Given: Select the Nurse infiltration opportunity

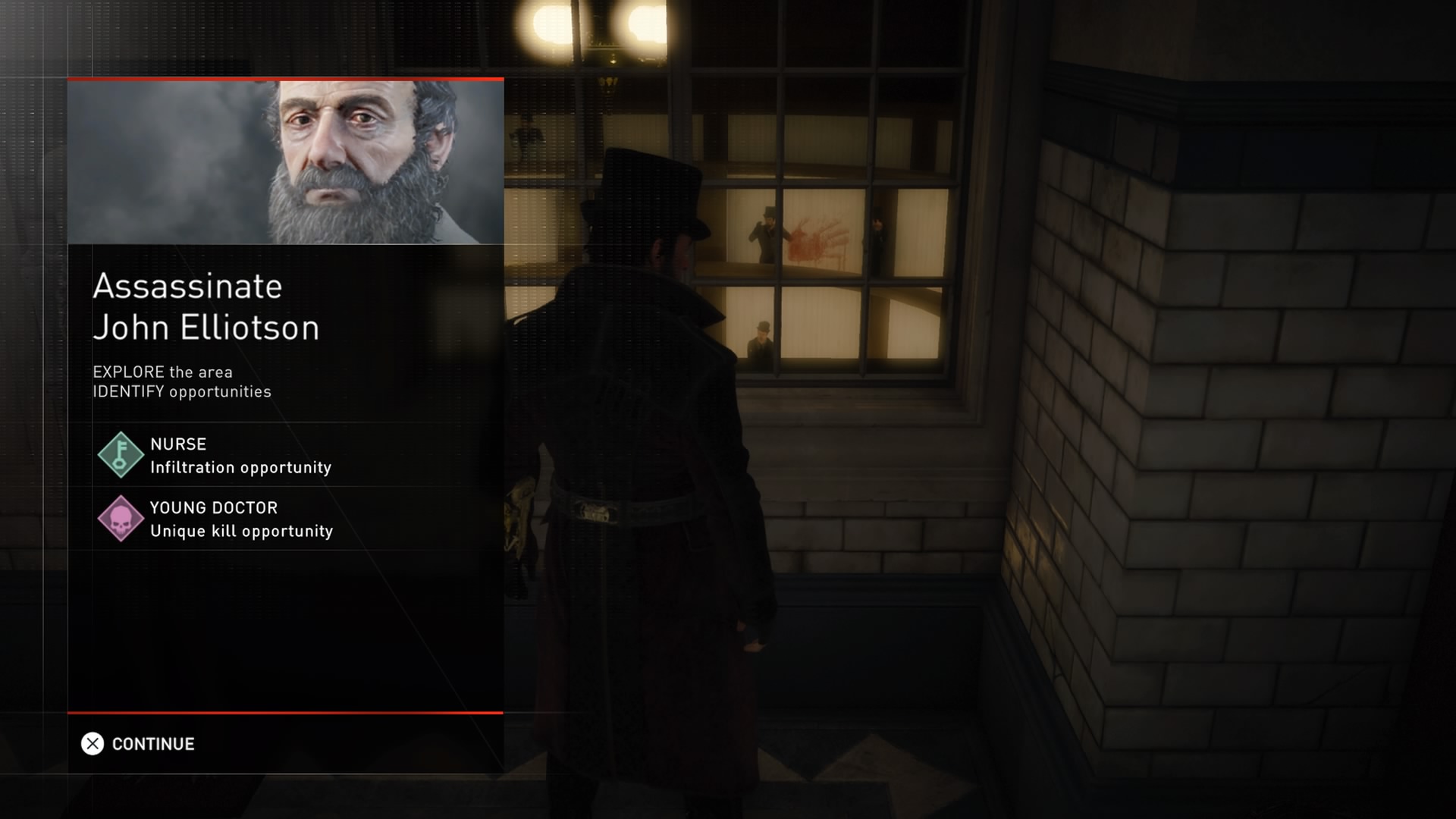Looking at the screenshot, I should click(240, 455).
